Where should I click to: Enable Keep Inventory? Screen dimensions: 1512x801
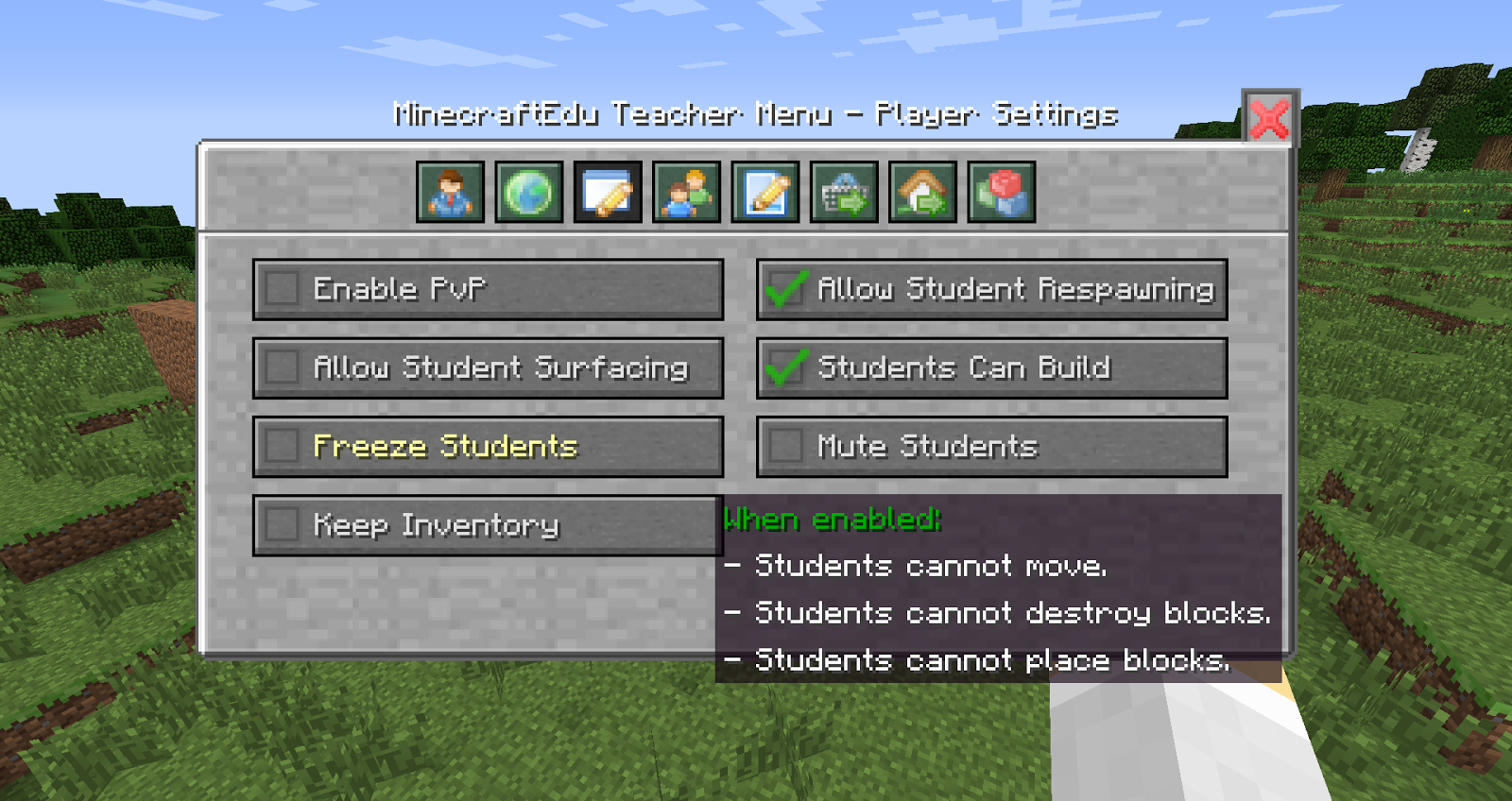282,524
